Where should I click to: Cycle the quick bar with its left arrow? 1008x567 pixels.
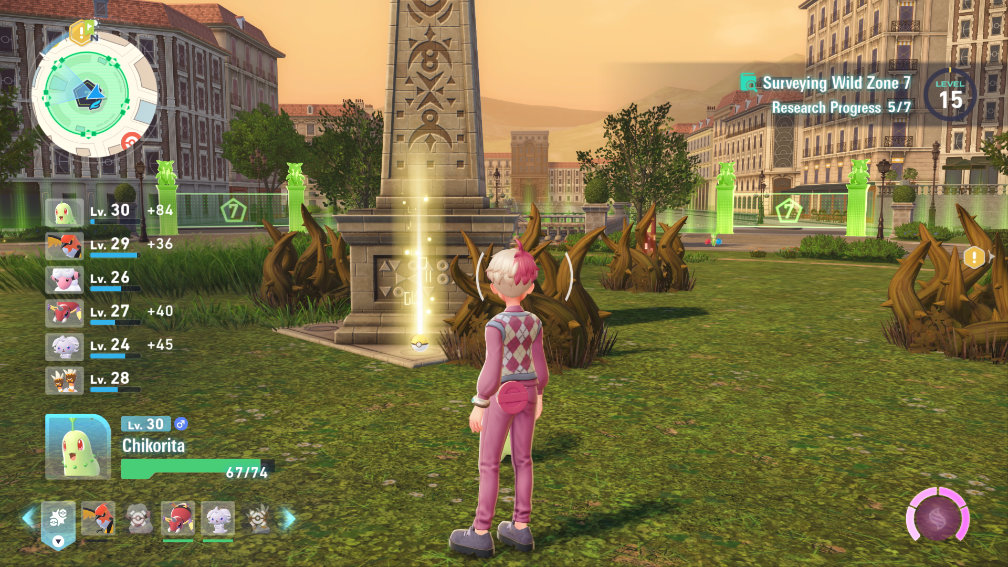coord(28,518)
